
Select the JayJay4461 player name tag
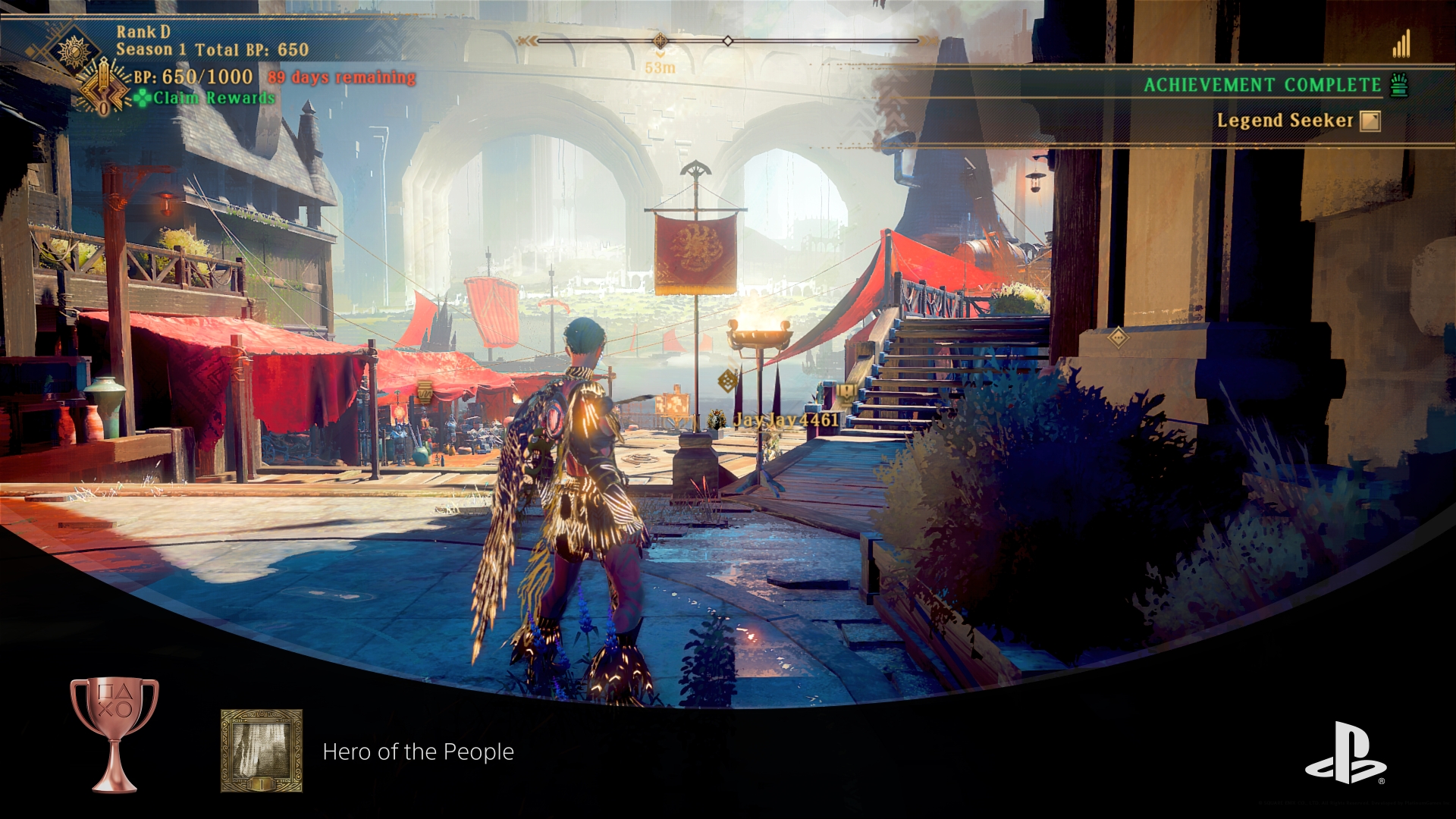[x=785, y=419]
